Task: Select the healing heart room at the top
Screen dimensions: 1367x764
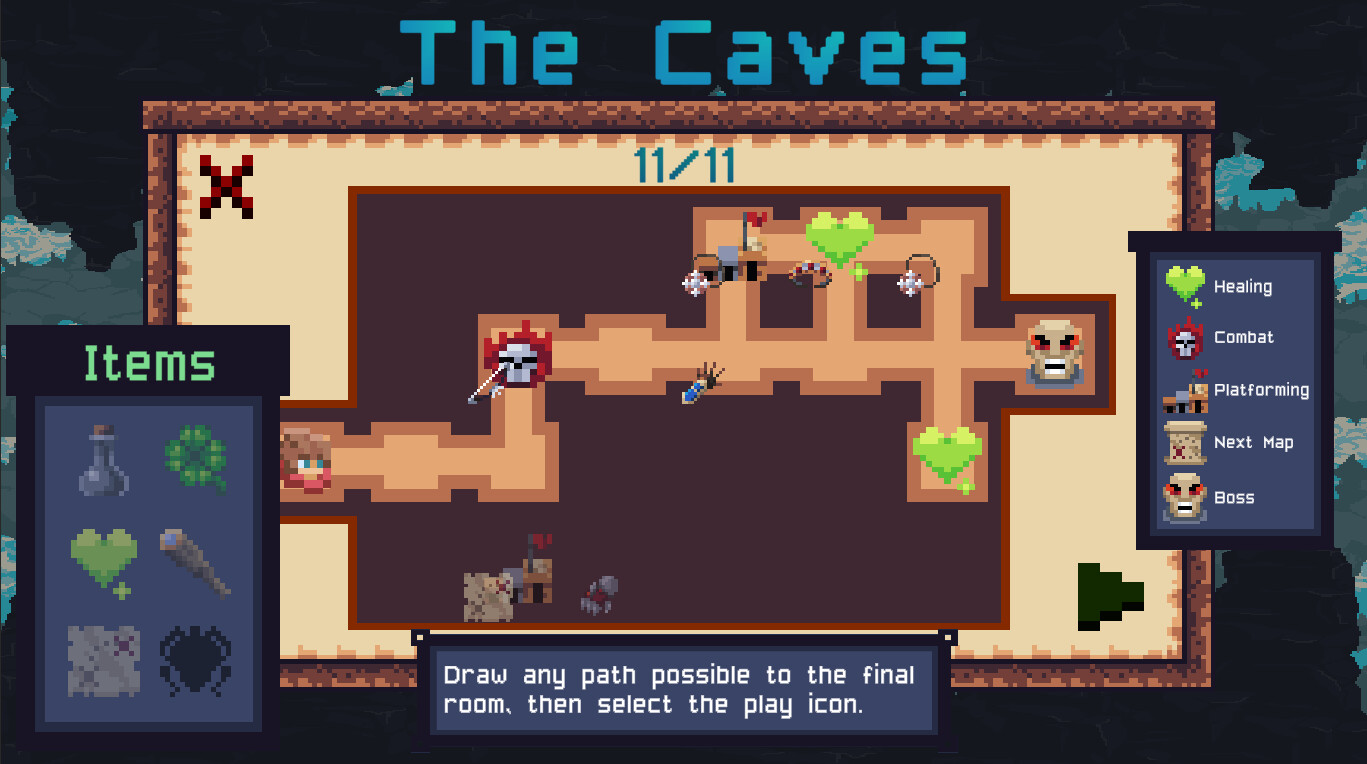Action: (x=838, y=236)
